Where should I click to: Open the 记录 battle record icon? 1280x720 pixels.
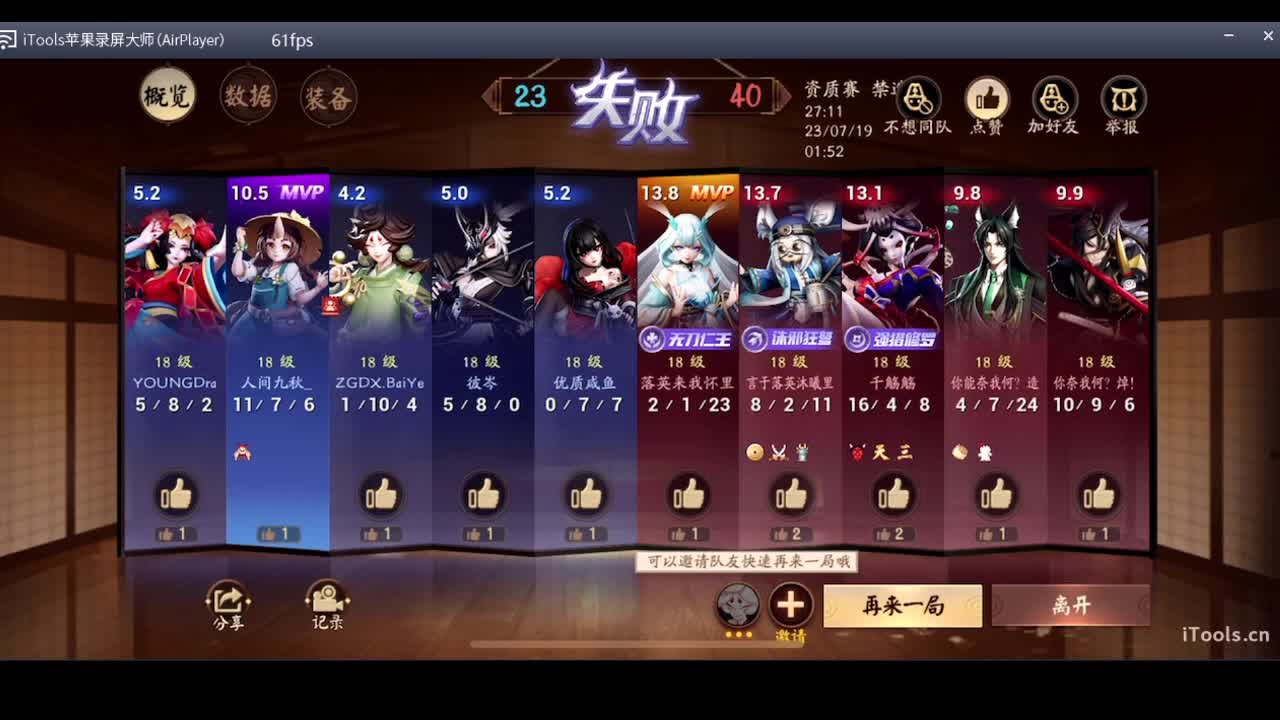tap(328, 600)
